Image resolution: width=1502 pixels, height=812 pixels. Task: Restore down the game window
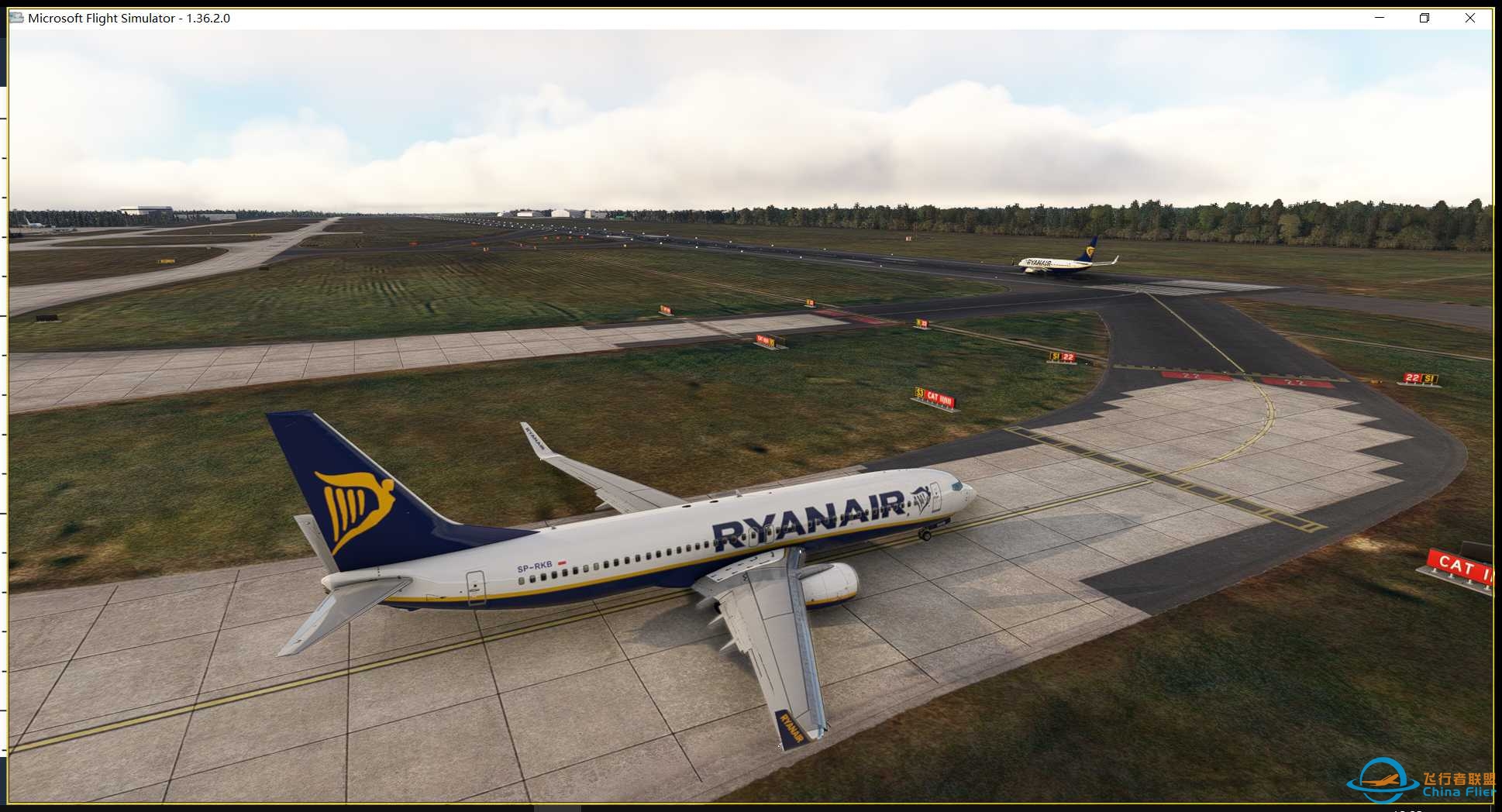[1424, 18]
